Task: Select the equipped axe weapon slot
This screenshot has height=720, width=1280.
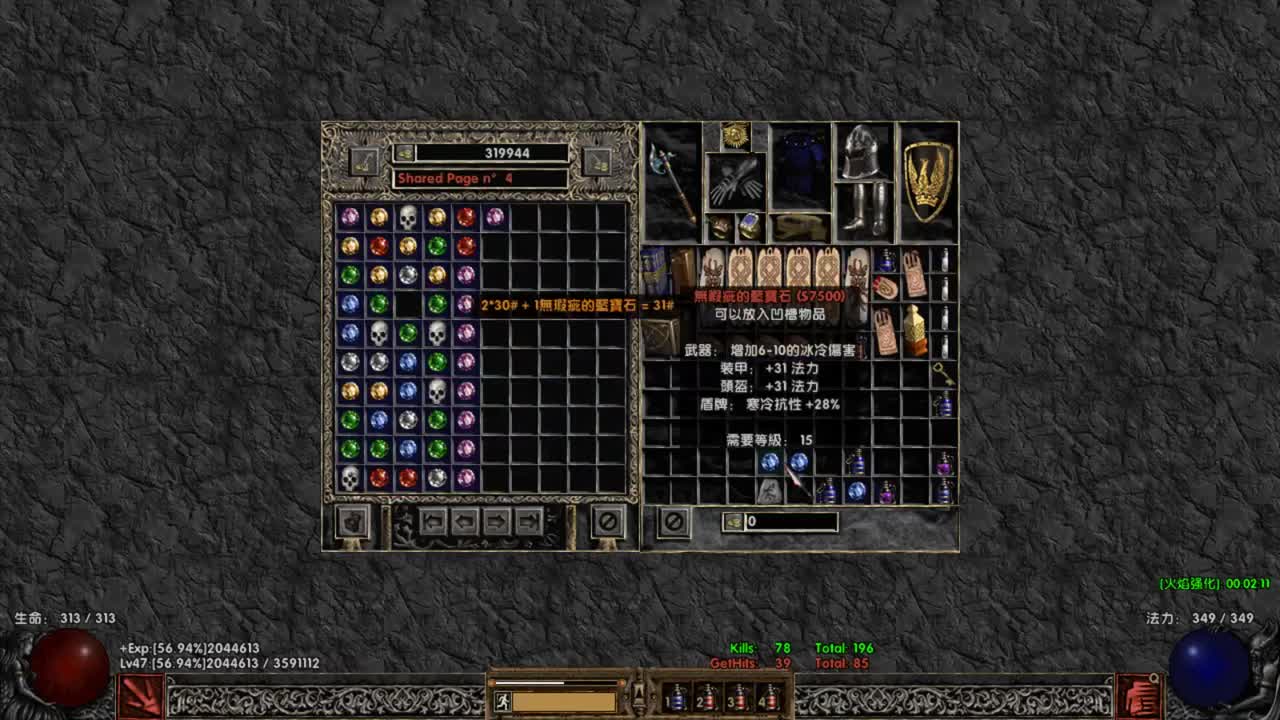Action: click(x=671, y=181)
